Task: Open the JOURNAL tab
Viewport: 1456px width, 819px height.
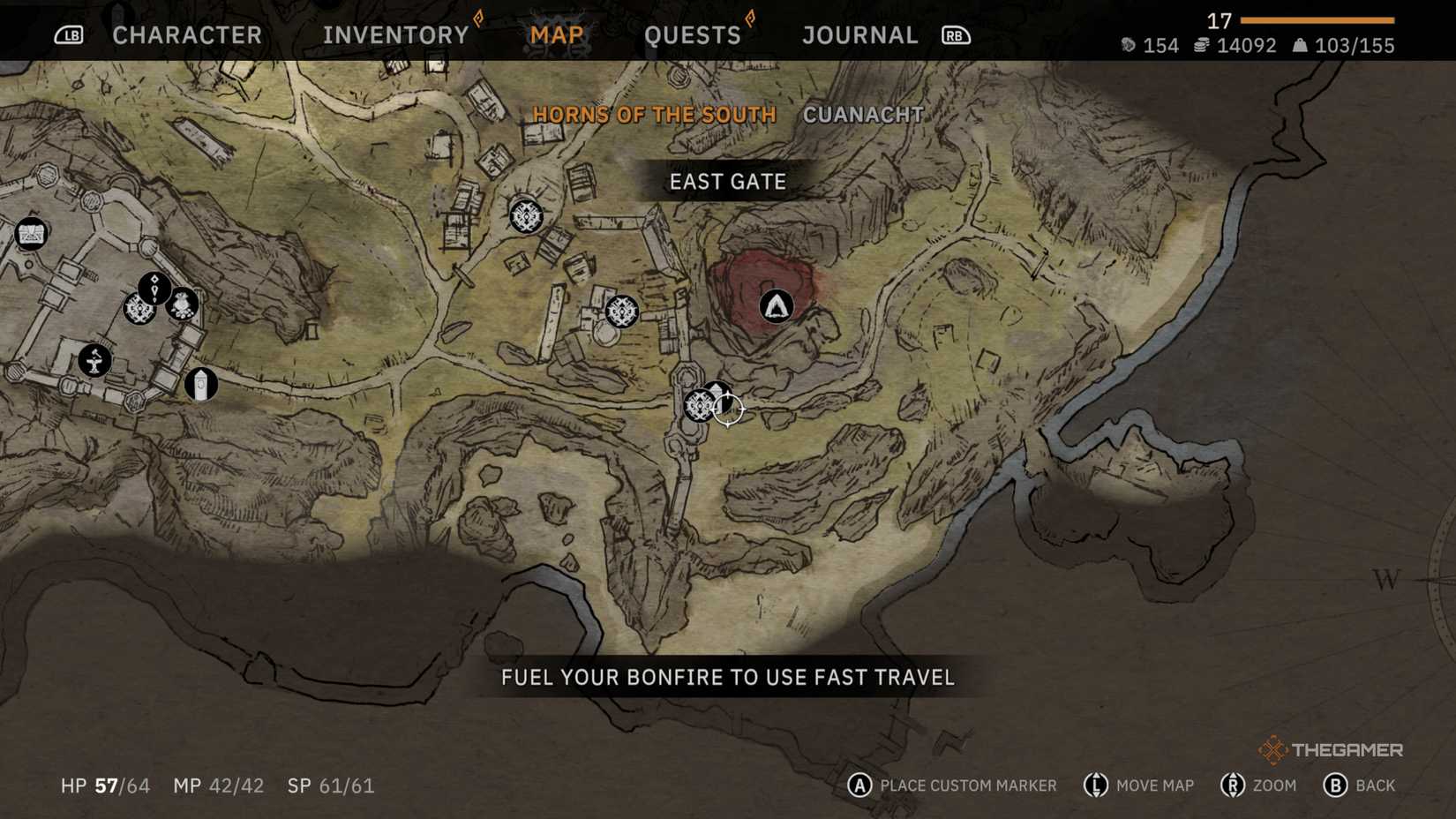Action: click(x=859, y=34)
